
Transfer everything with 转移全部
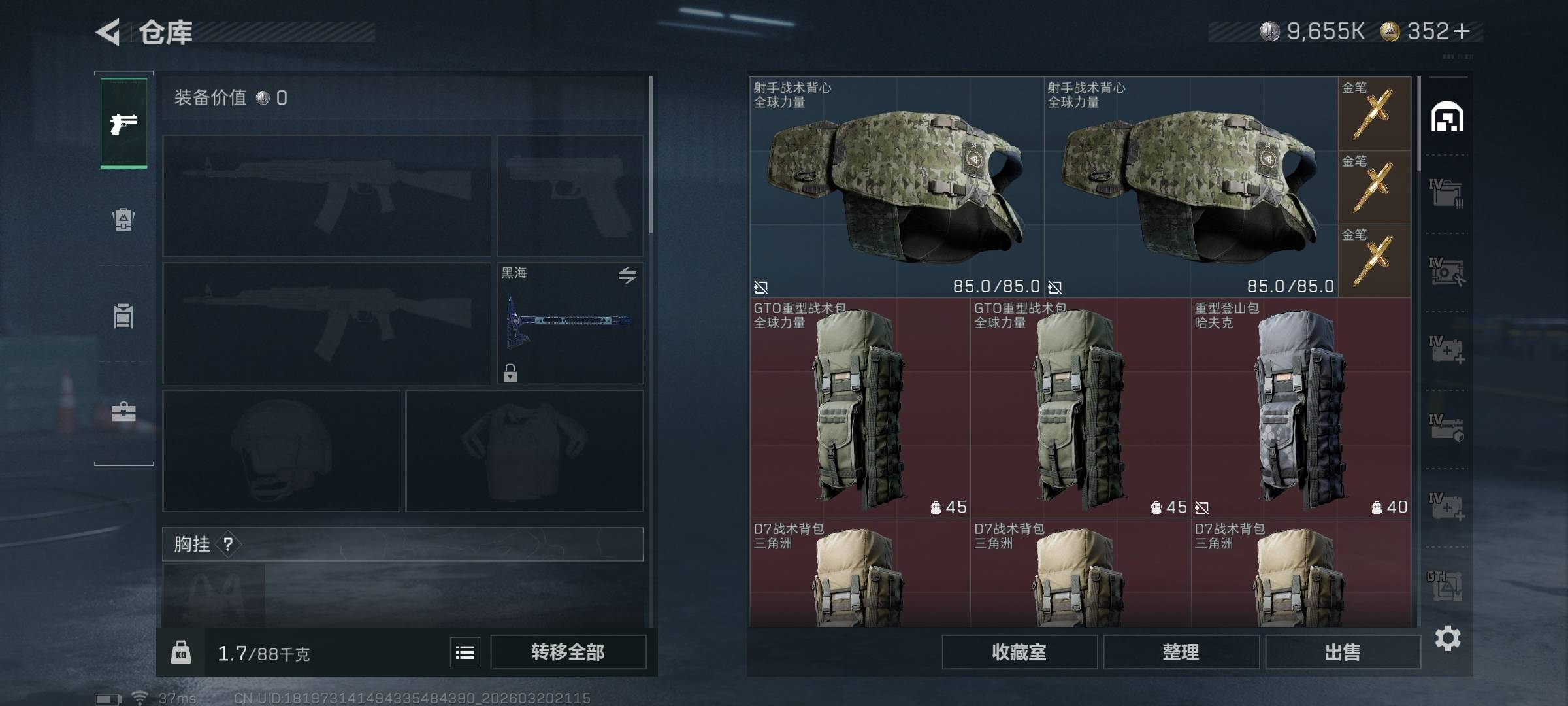click(568, 652)
